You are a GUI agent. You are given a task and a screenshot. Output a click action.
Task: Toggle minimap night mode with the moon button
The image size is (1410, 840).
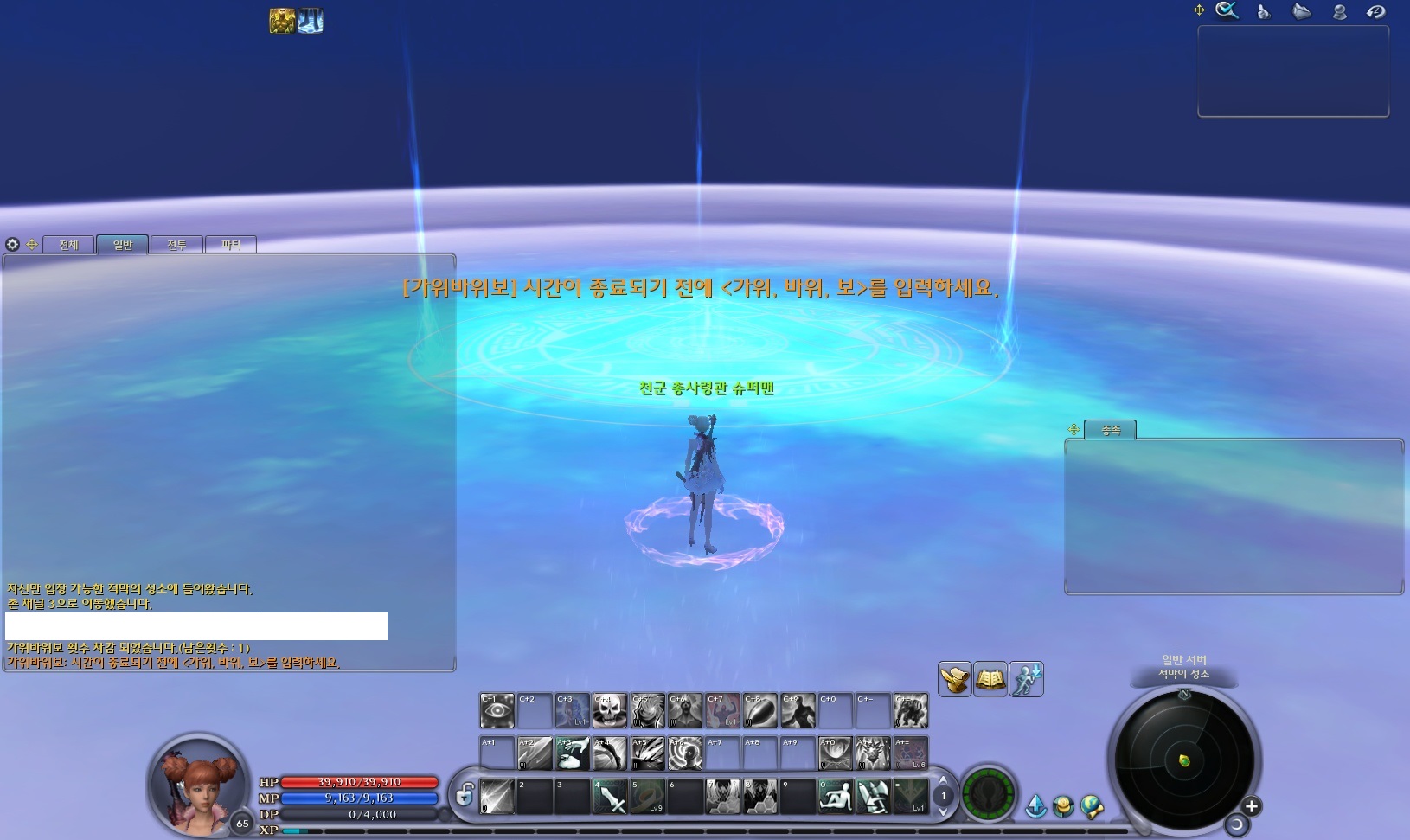[x=1238, y=824]
